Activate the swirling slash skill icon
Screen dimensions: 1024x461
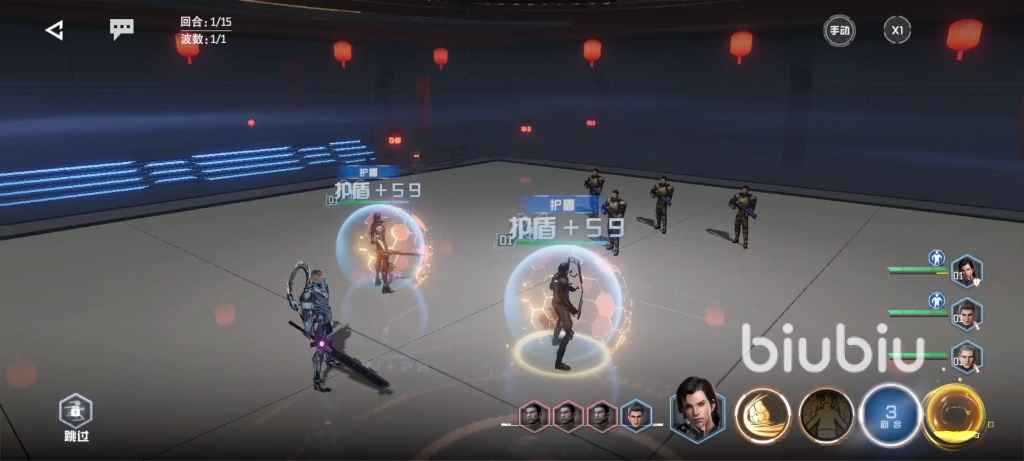click(x=763, y=414)
